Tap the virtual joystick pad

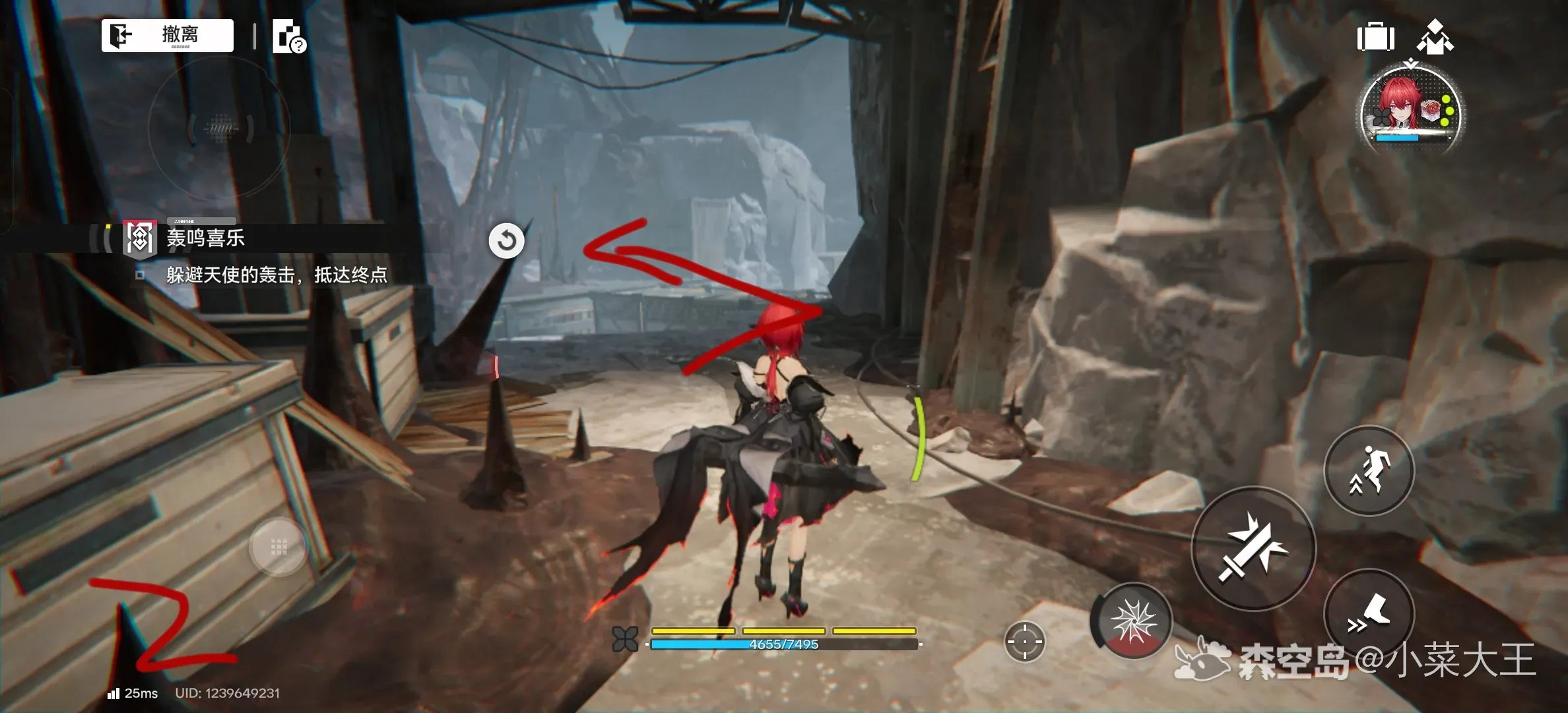point(278,547)
